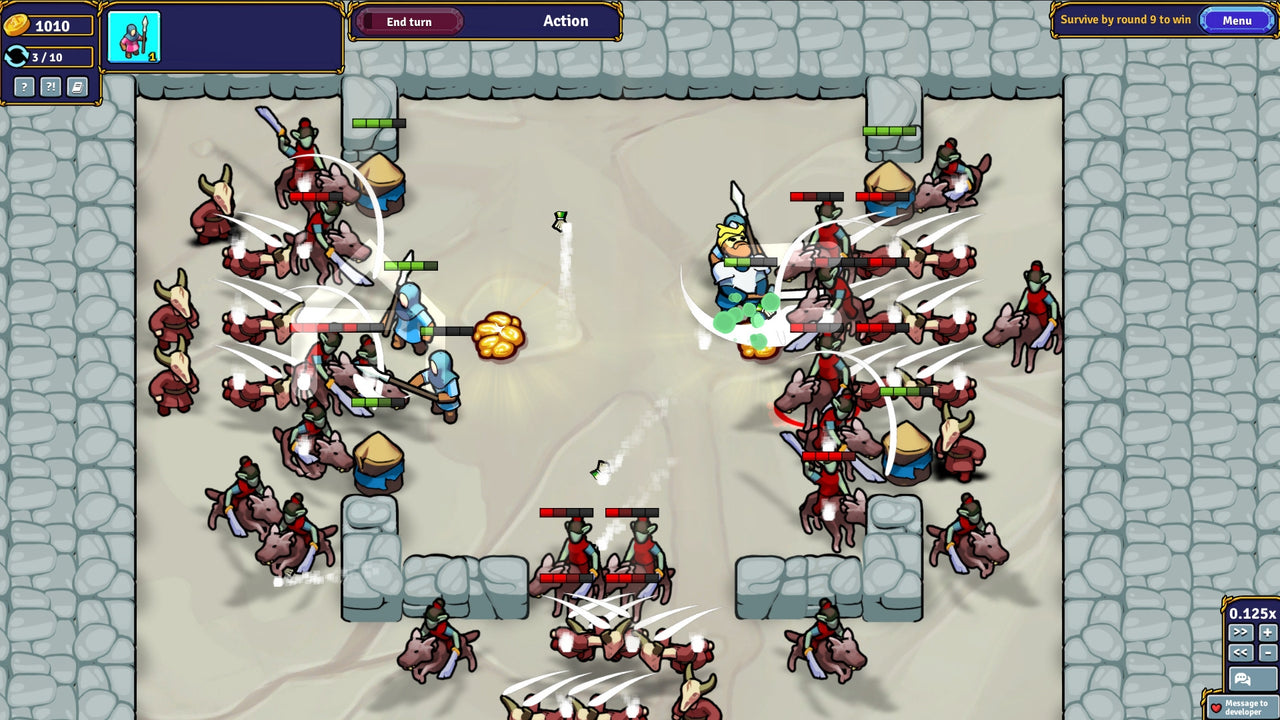Increase game speed with the + button
1280x720 pixels.
coord(1267,631)
